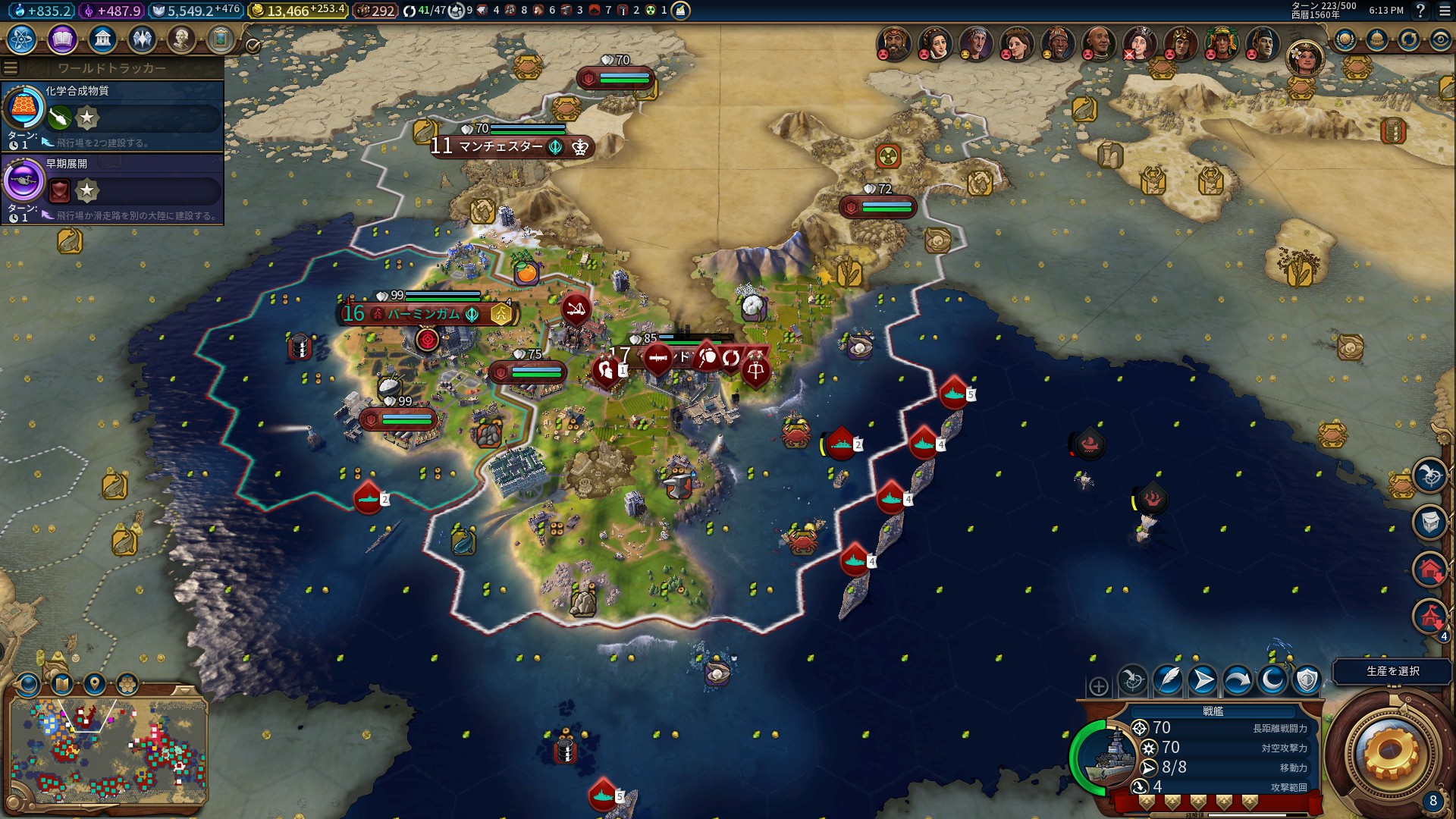Image resolution: width=1456 pixels, height=819 pixels.
Task: Activate the shield fortify unit action
Action: (x=1307, y=680)
